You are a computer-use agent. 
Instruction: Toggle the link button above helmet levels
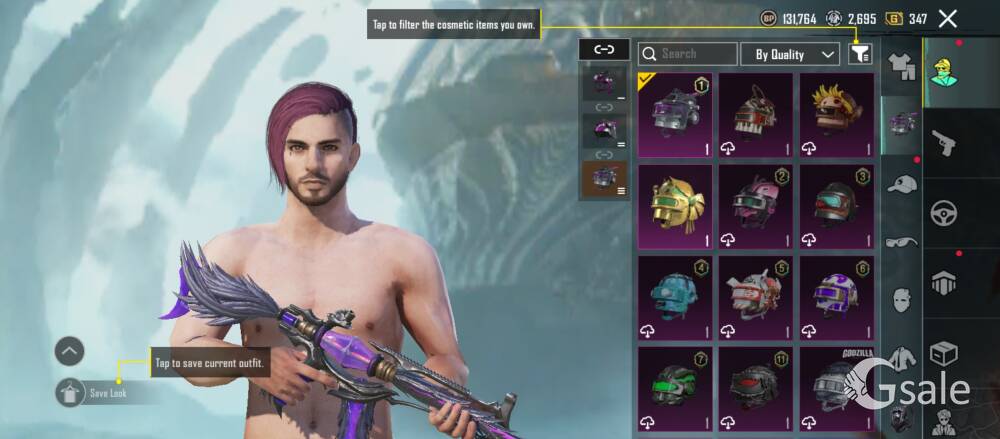604,49
